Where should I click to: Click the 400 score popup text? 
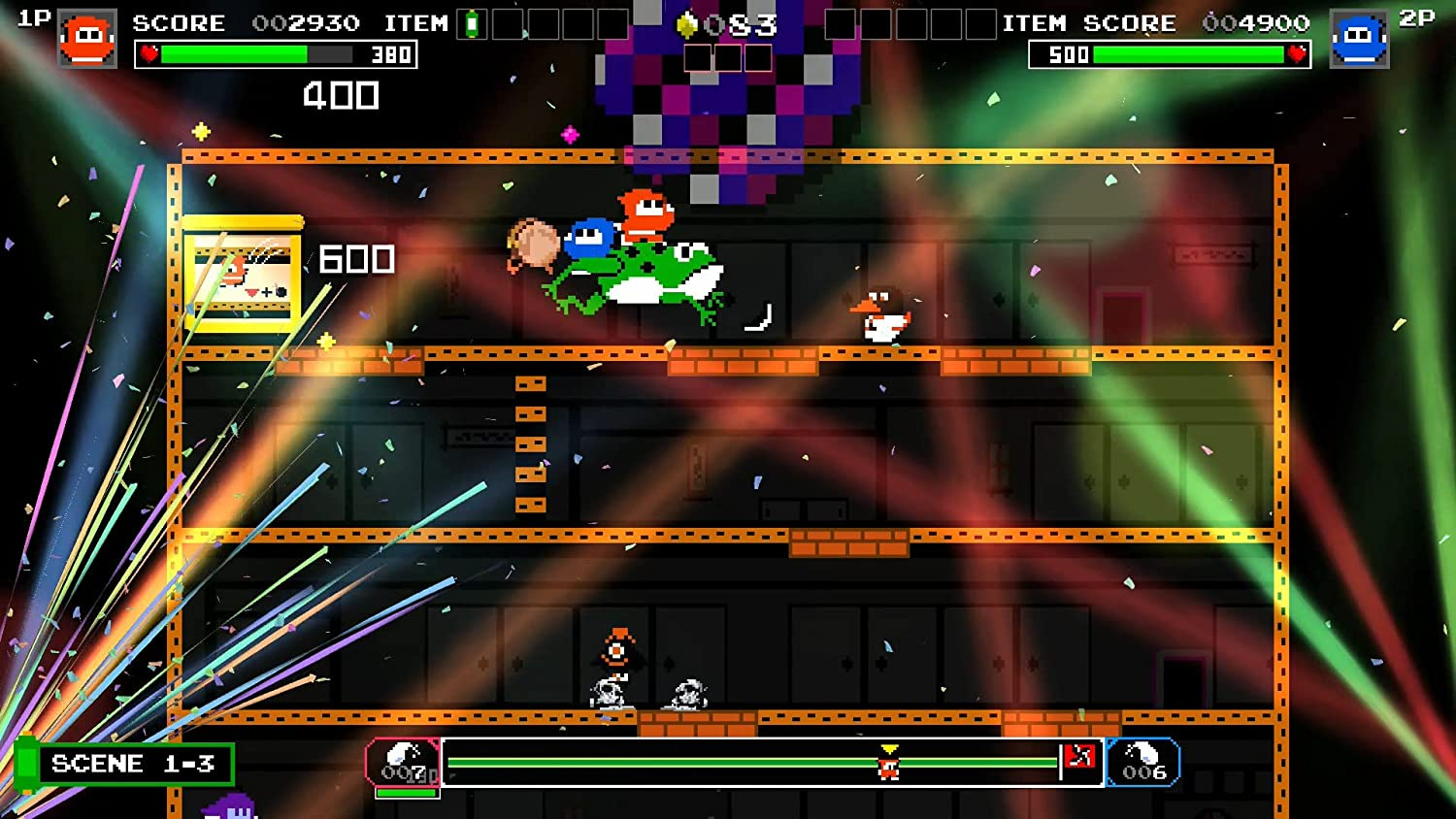[x=342, y=95]
